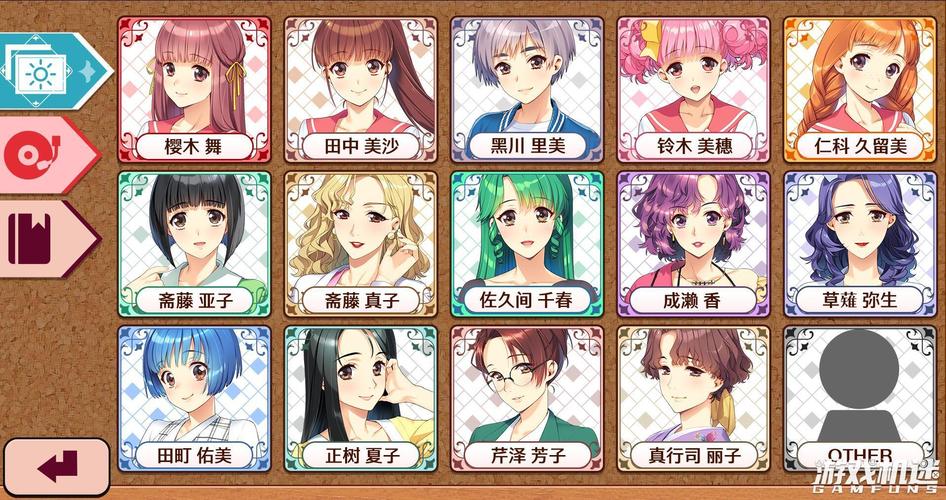Pick the blue-haired 田町 佑美 tile
Viewport: 946px width, 500px height.
(x=194, y=398)
